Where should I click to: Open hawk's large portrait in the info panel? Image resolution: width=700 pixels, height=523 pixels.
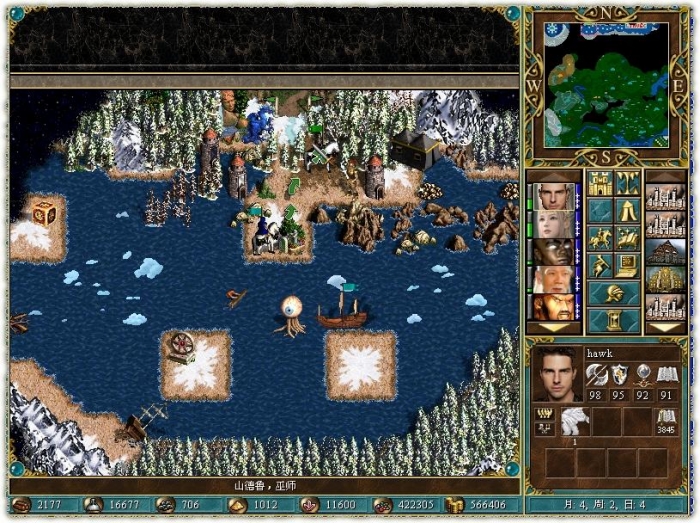click(558, 374)
